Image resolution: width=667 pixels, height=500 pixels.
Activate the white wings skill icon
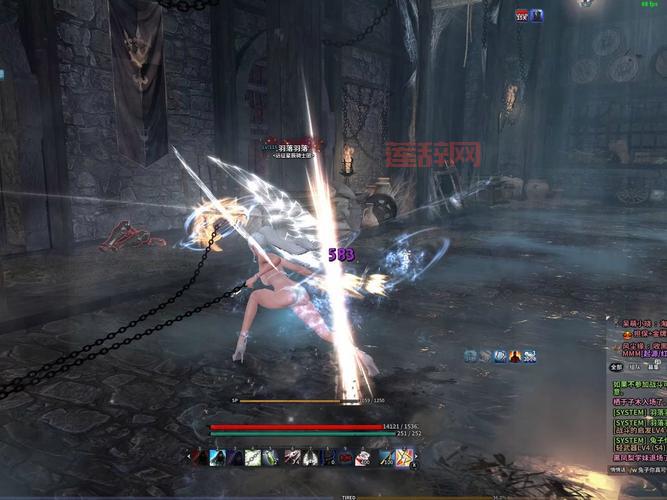[x=309, y=457]
